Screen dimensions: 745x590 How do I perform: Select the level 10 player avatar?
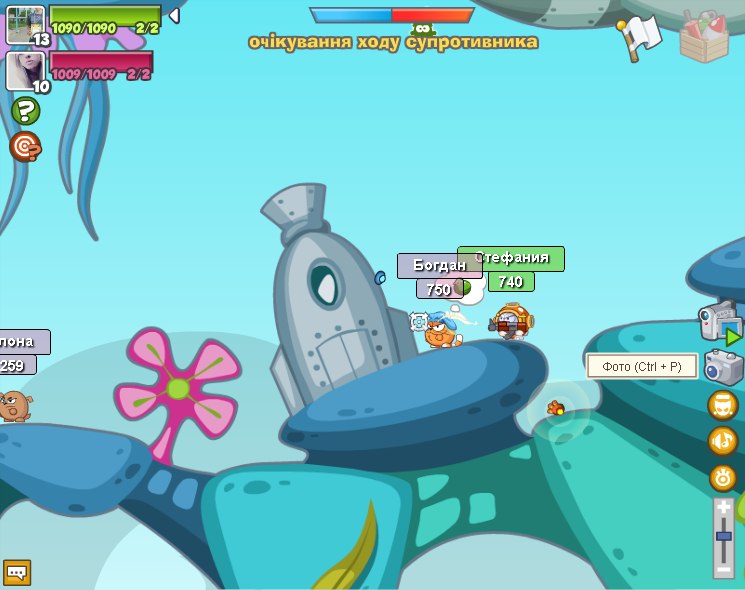click(x=25, y=70)
